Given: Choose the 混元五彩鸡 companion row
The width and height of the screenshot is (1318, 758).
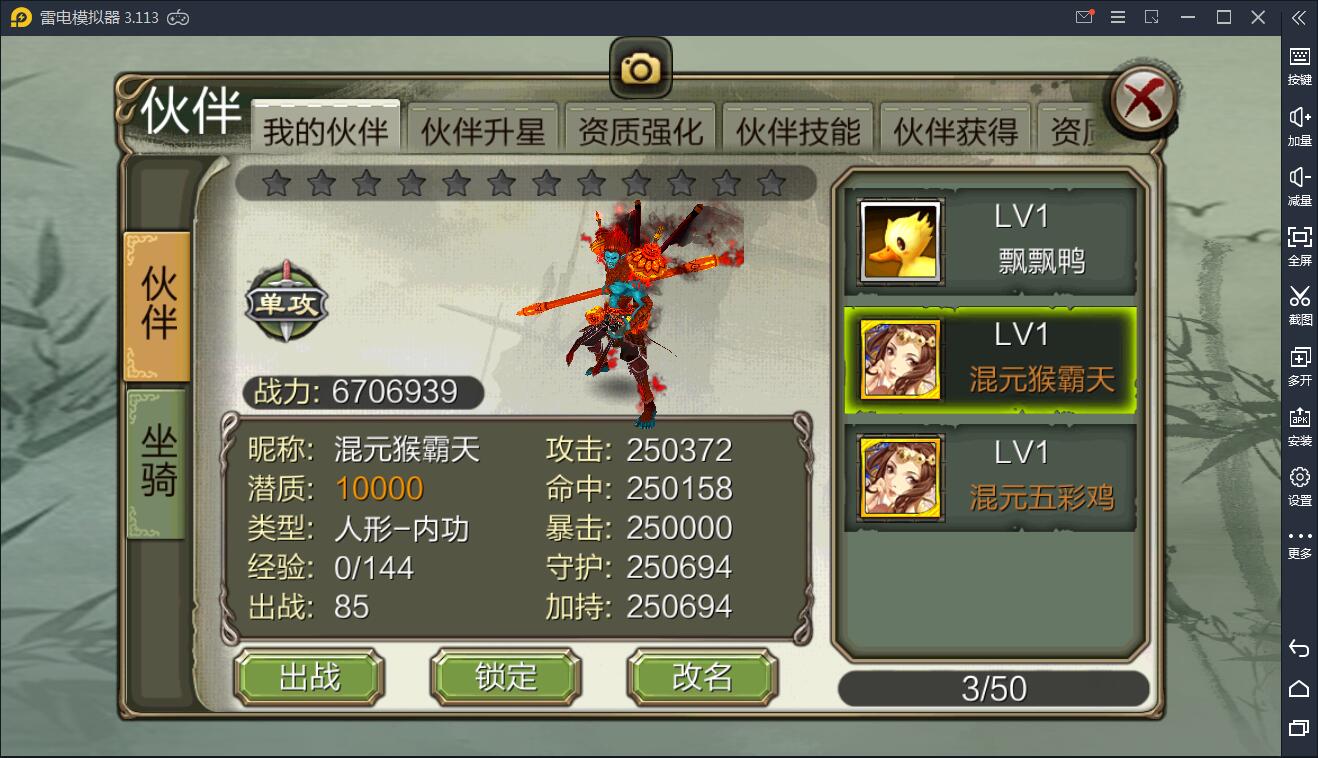Looking at the screenshot, I should tap(990, 478).
